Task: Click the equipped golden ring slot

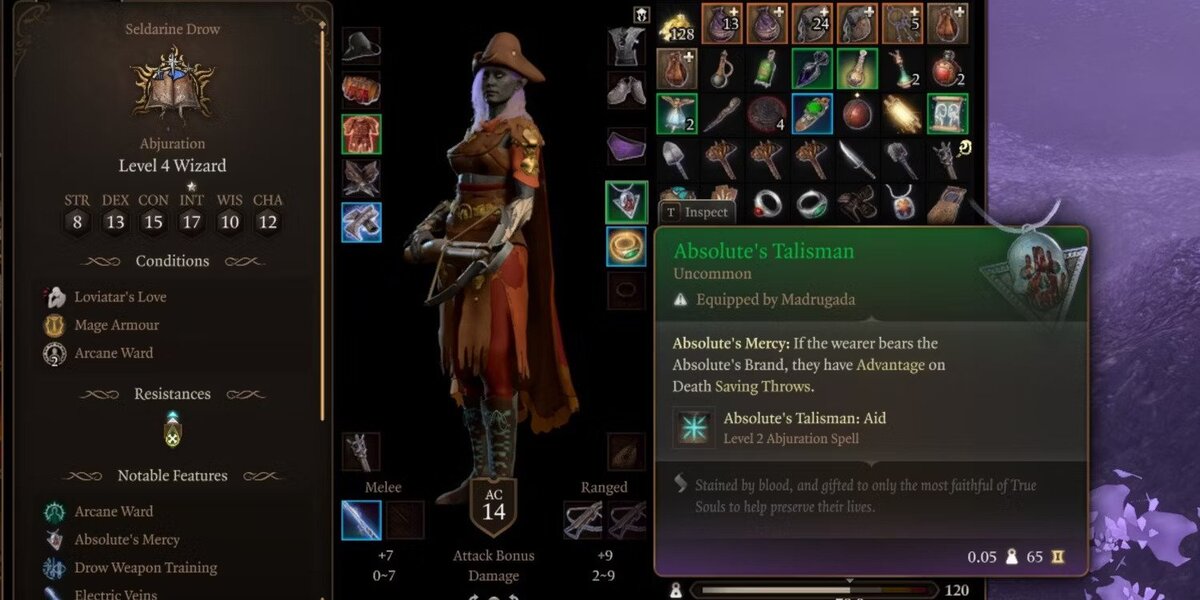Action: (626, 246)
